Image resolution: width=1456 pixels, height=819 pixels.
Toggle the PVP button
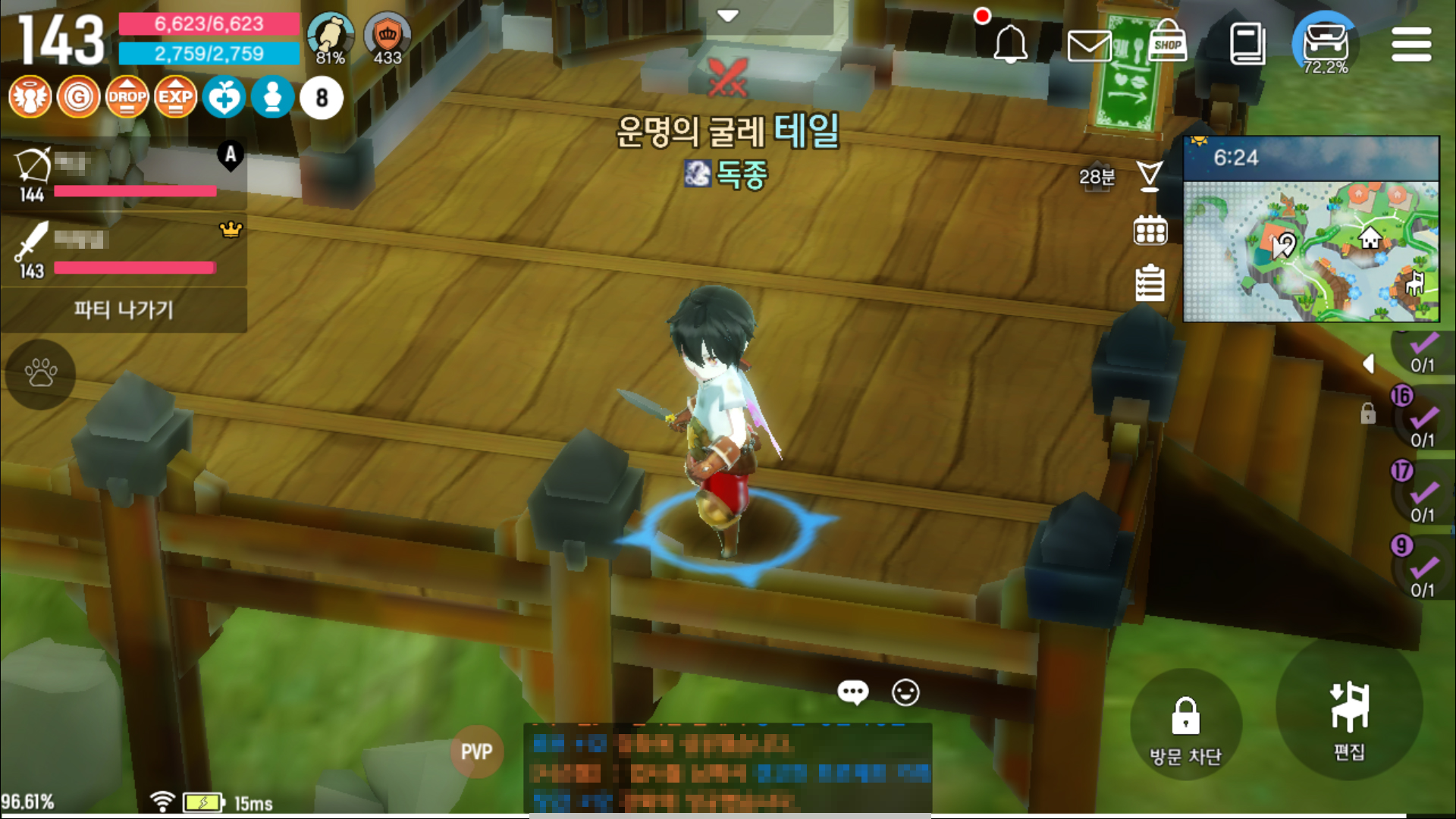476,752
